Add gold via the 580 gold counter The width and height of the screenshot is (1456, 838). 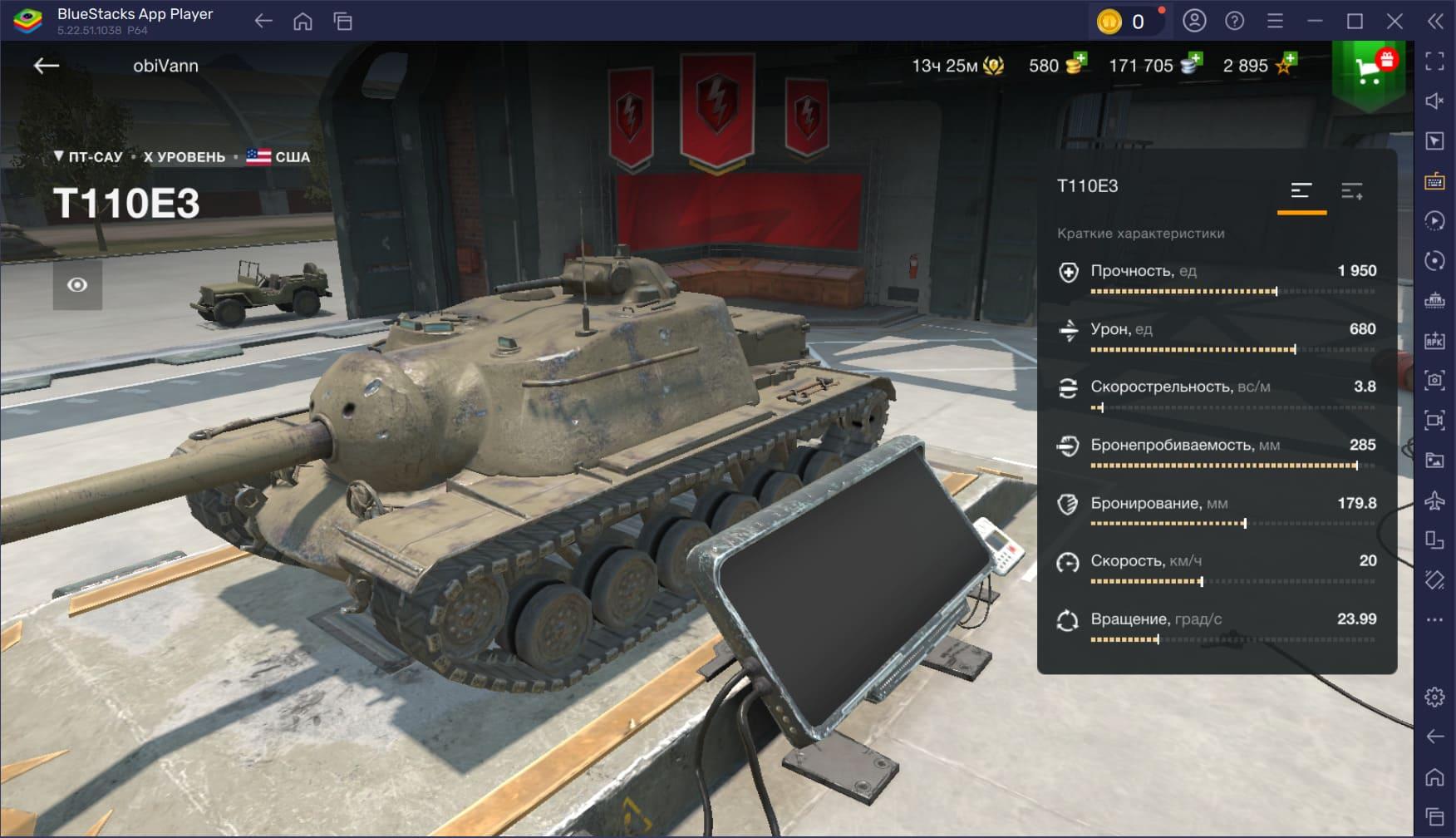pyautogui.click(x=1057, y=66)
